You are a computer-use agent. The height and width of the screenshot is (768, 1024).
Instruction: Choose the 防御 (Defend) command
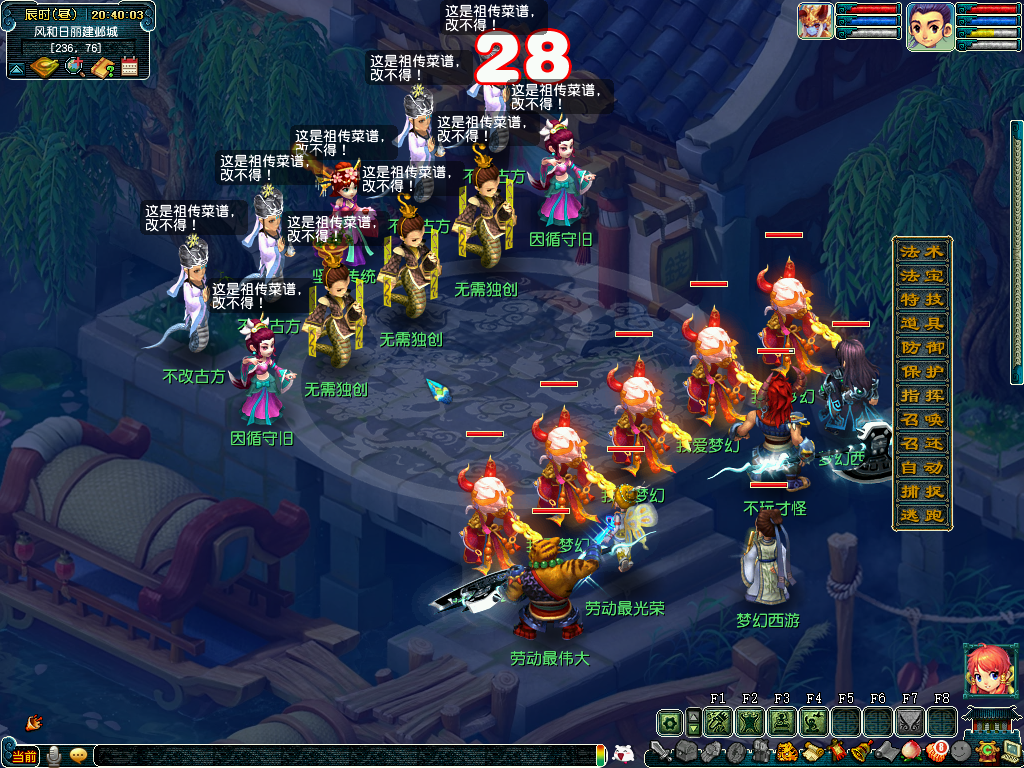point(921,347)
